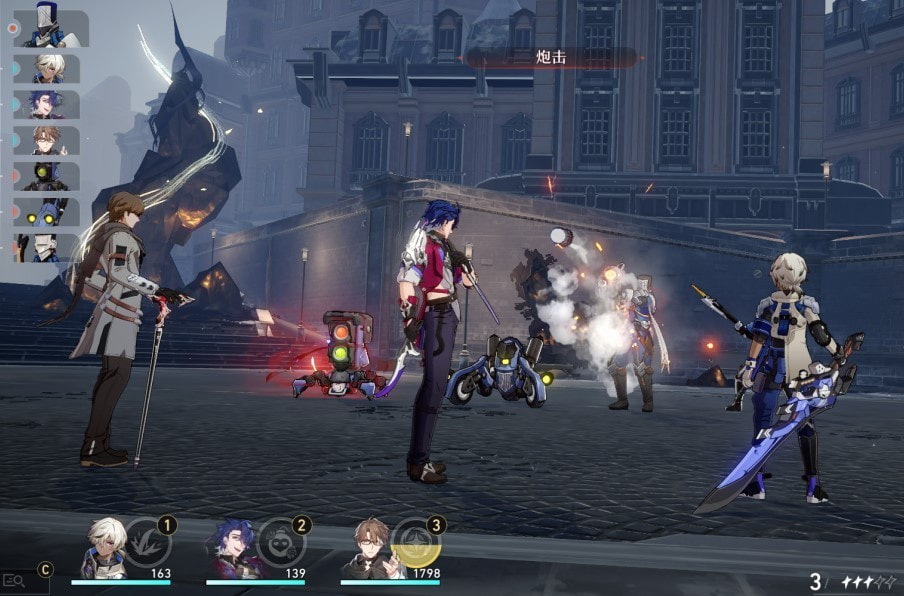Image resolution: width=904 pixels, height=596 pixels.
Task: Inspect the two yellow-eyed robot in turn order
Action: 47,212
